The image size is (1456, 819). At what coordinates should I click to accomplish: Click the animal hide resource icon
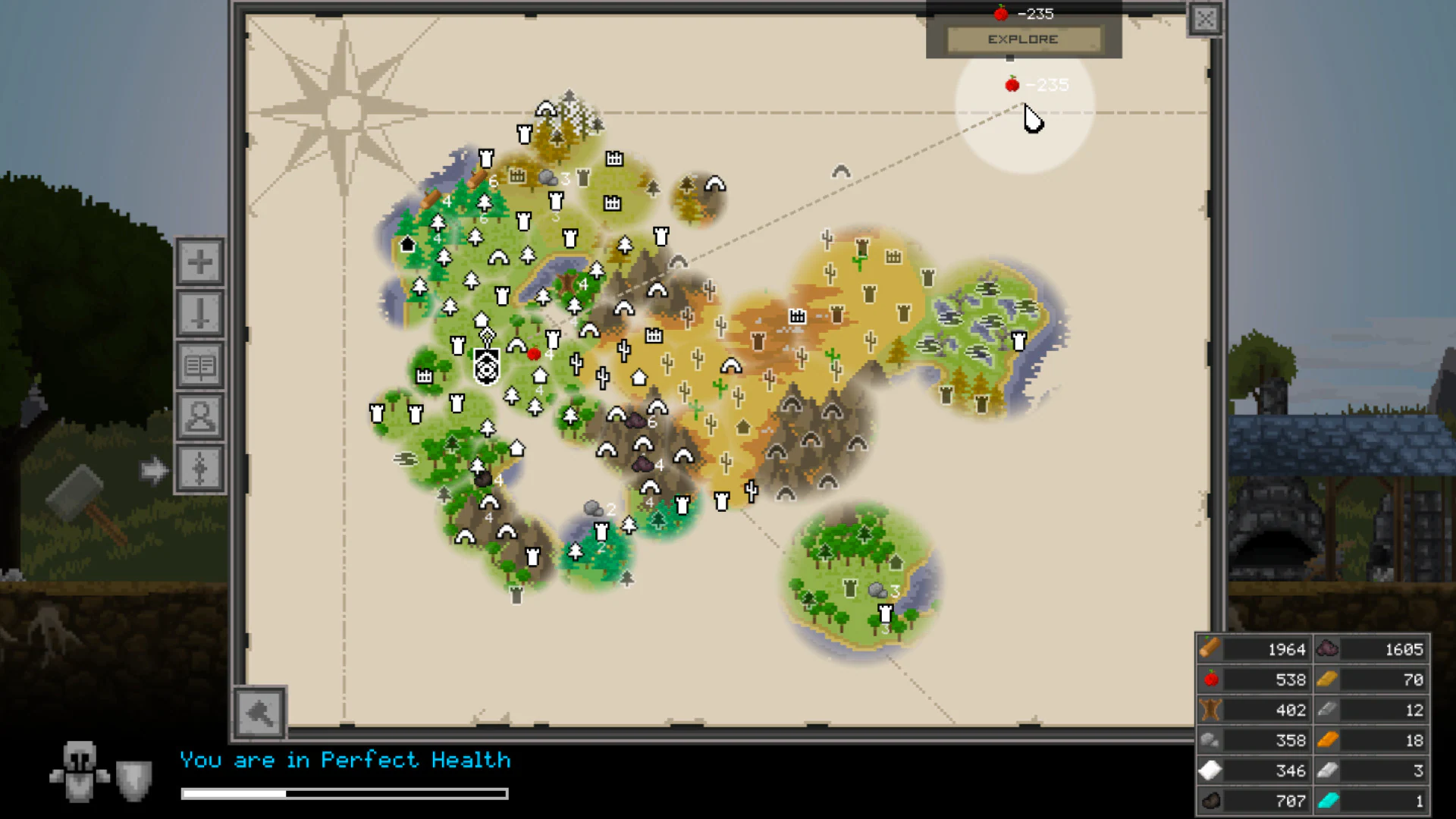(x=1210, y=710)
